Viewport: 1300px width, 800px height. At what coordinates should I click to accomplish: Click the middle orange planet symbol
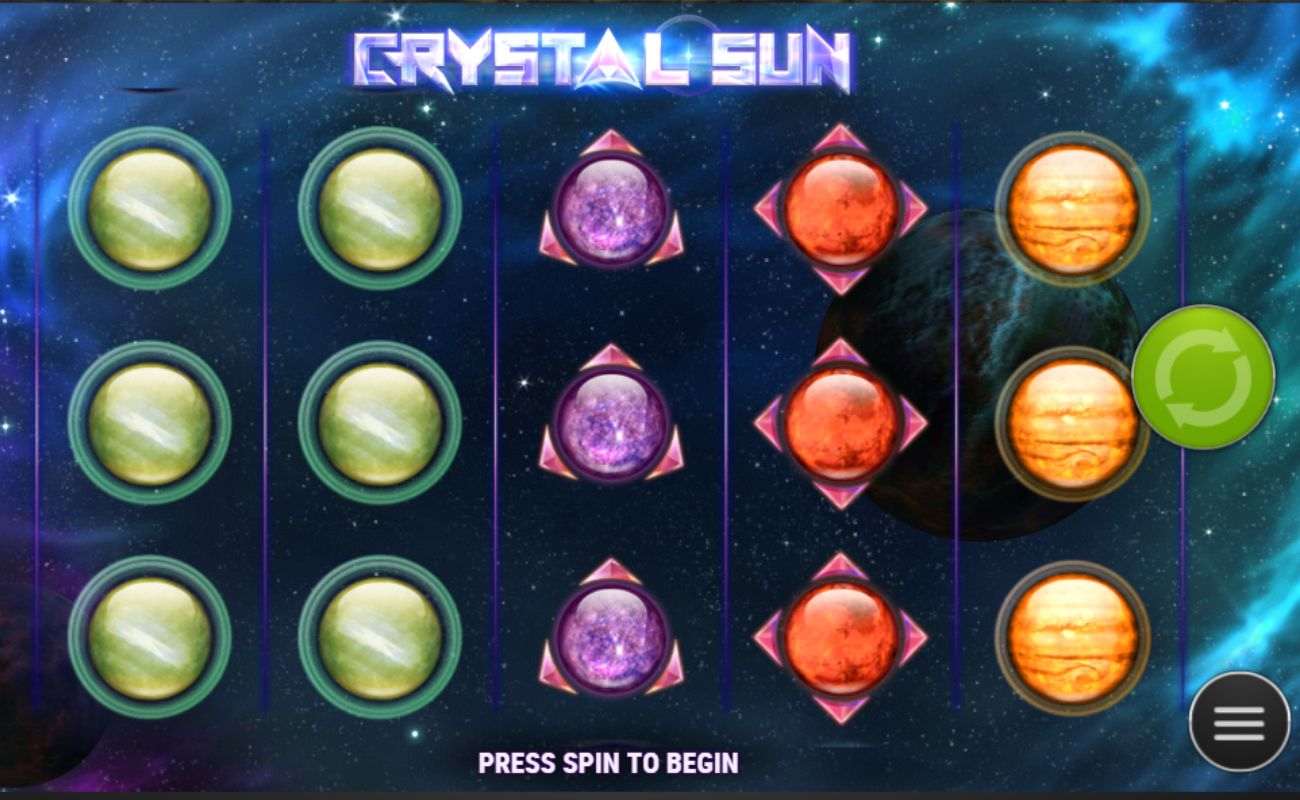coord(1075,425)
